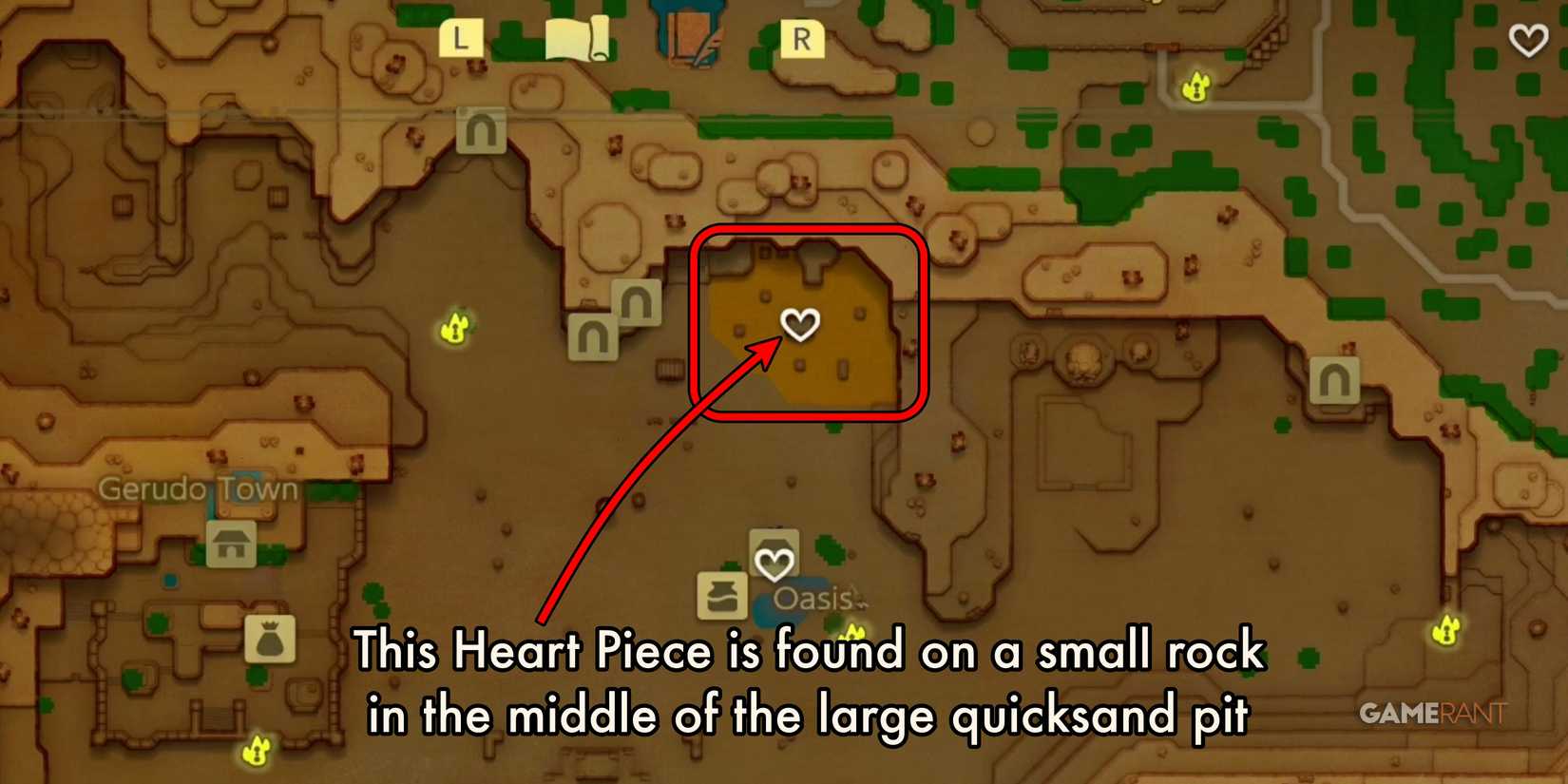The image size is (1568, 784).
Task: Open the Gerudo Town house icon
Action: (229, 545)
